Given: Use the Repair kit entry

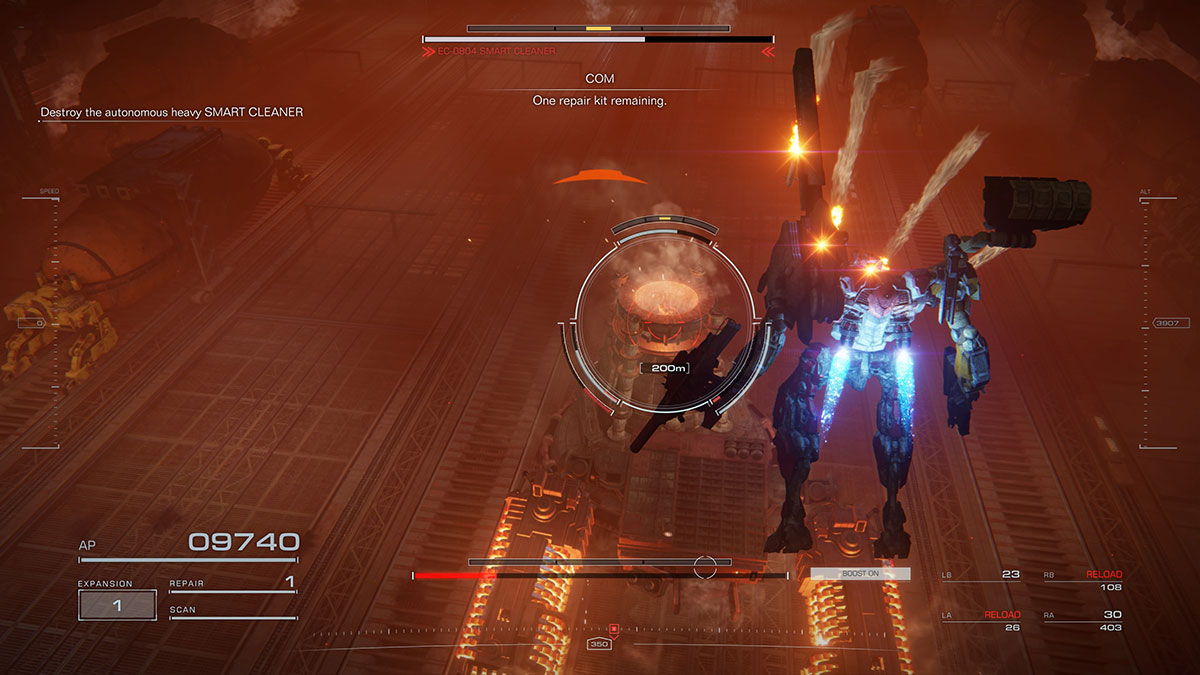Looking at the screenshot, I should click(x=232, y=583).
